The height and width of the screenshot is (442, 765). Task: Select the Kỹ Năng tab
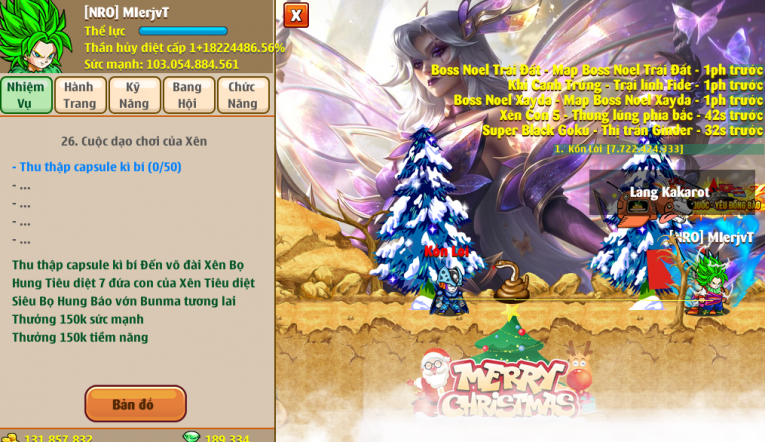click(x=134, y=95)
